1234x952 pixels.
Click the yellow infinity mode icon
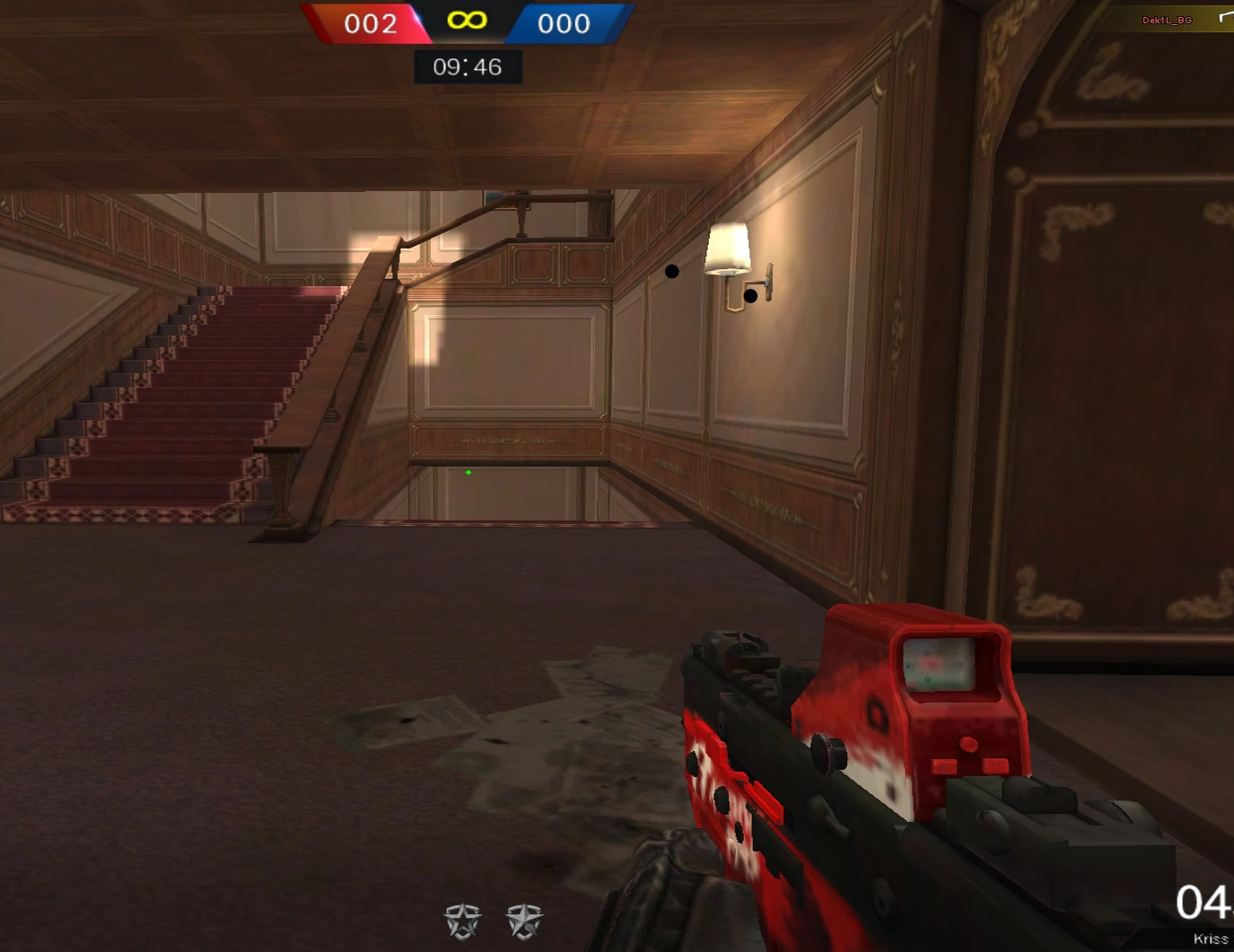coord(468,21)
